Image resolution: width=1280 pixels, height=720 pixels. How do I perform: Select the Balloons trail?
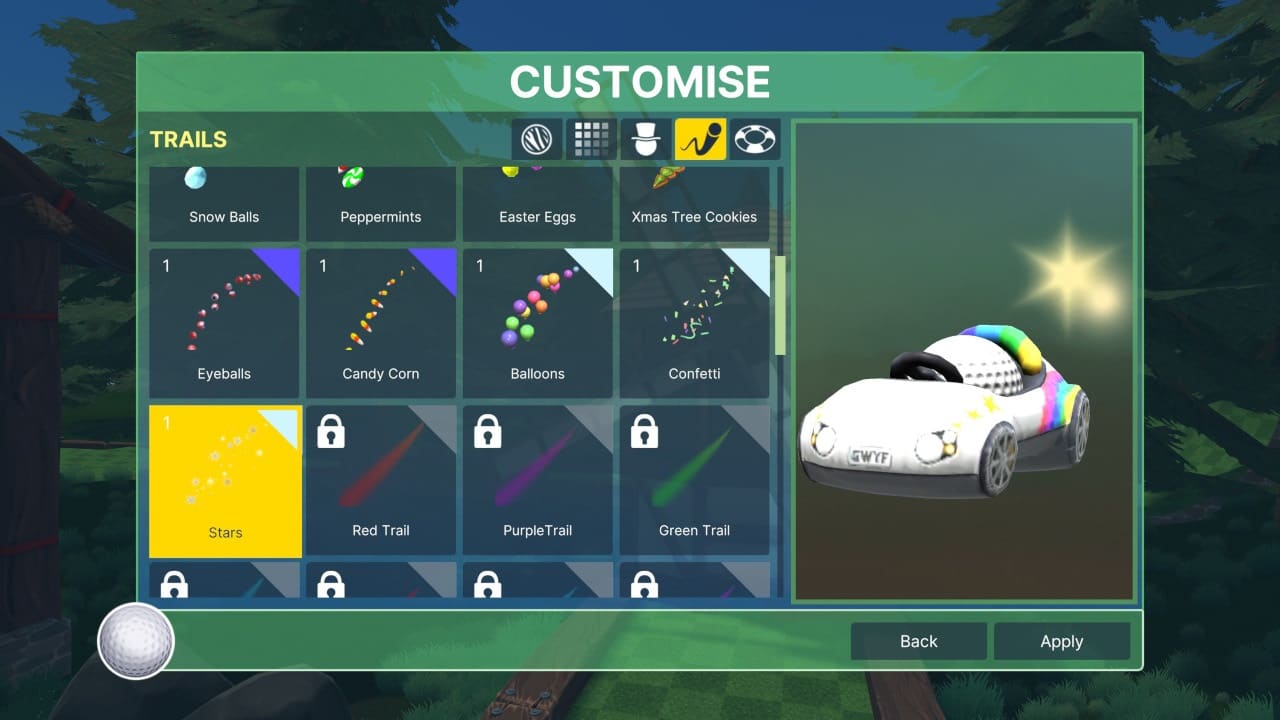coord(537,322)
